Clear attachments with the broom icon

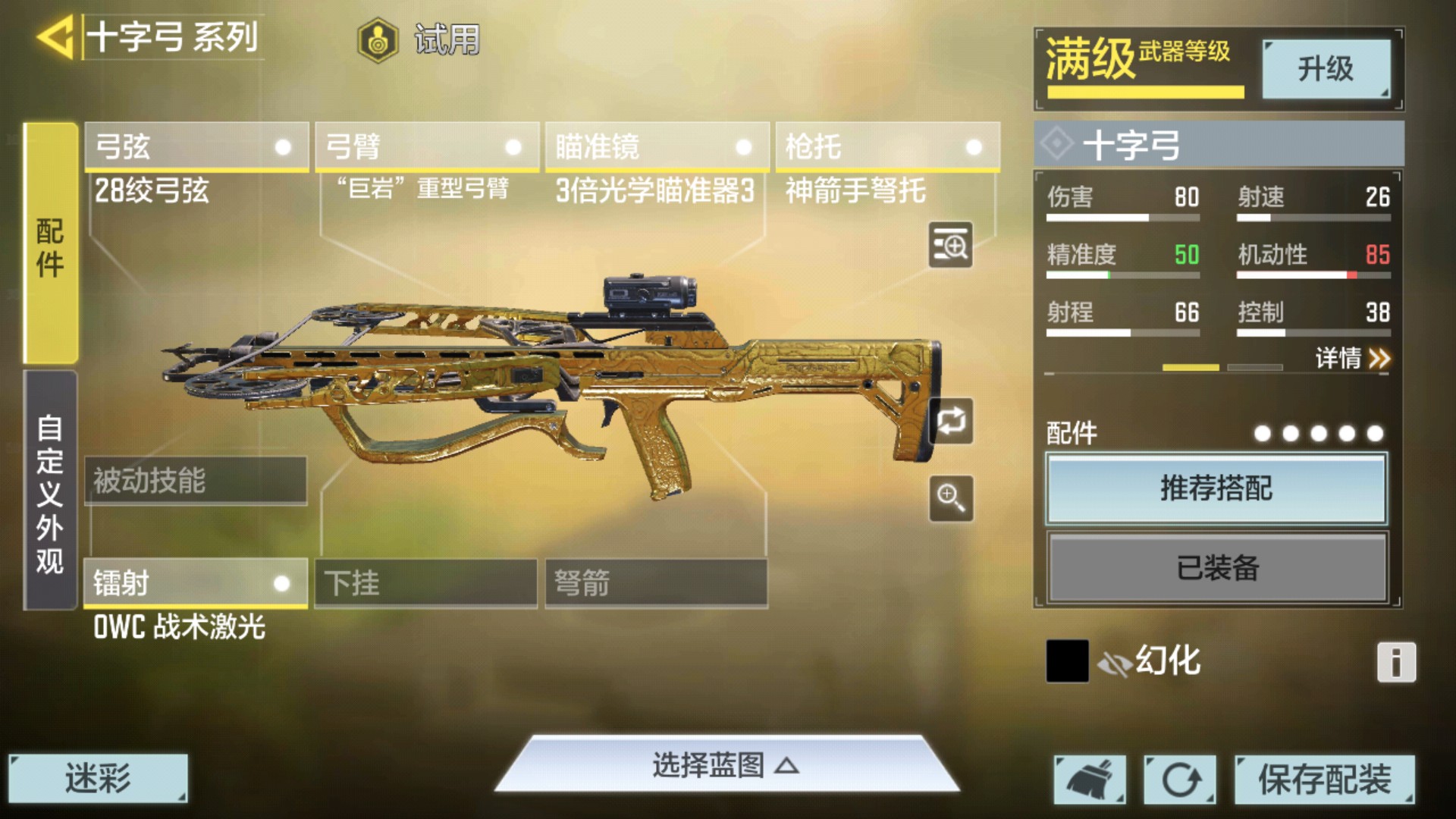point(1090,780)
